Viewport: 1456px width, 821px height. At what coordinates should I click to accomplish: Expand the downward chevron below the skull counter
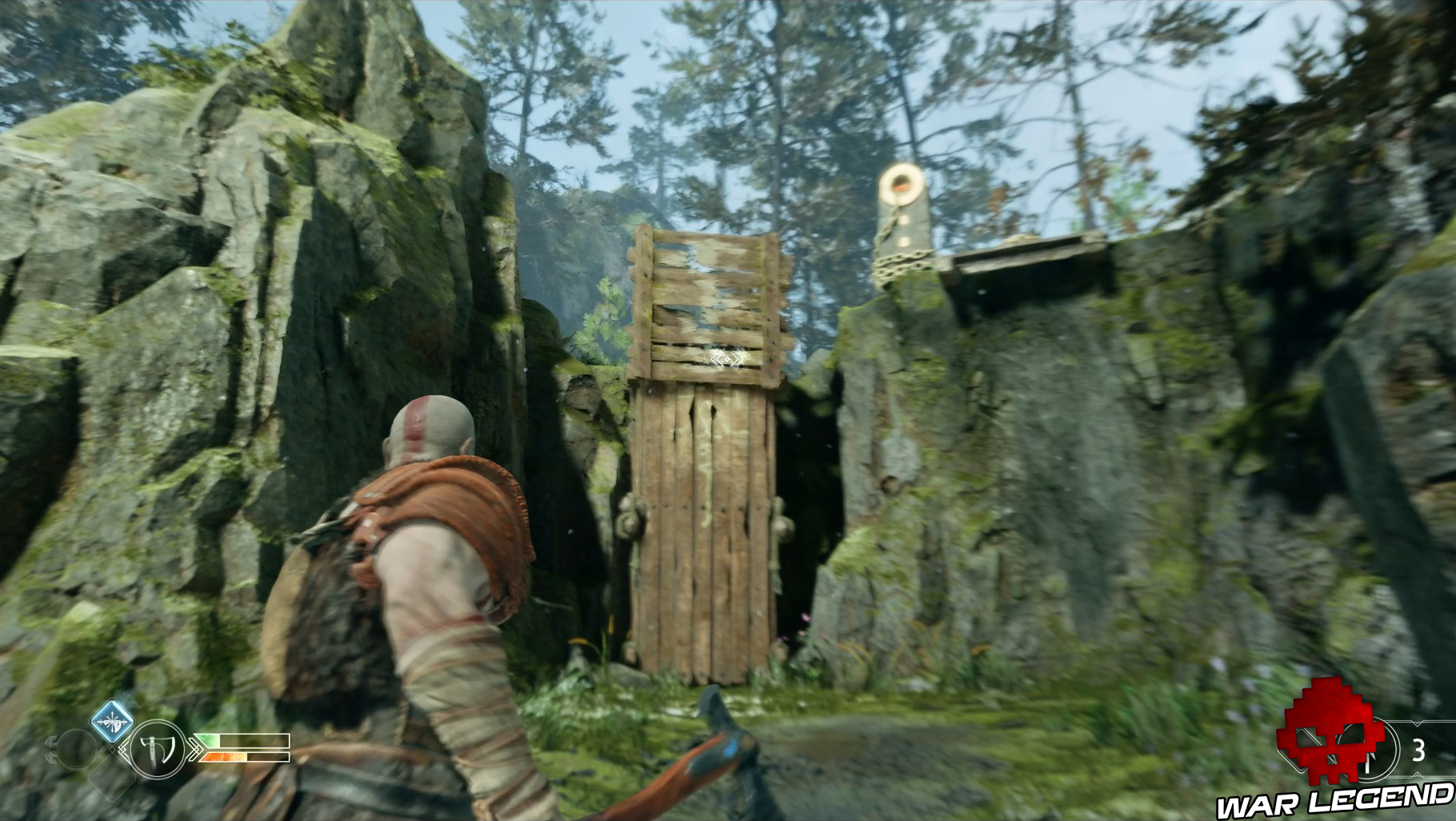pyautogui.click(x=1418, y=775)
